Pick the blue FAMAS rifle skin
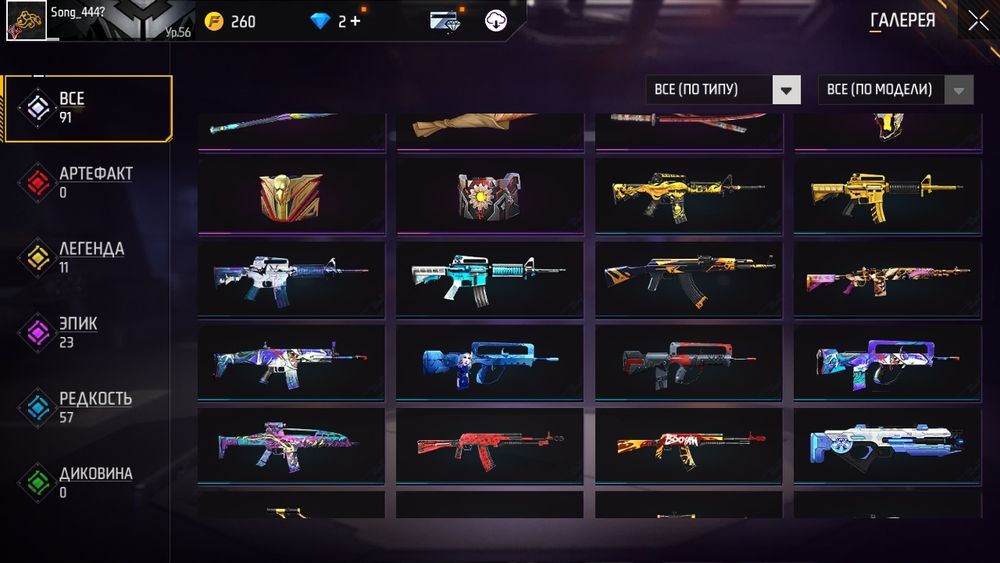 tap(489, 361)
